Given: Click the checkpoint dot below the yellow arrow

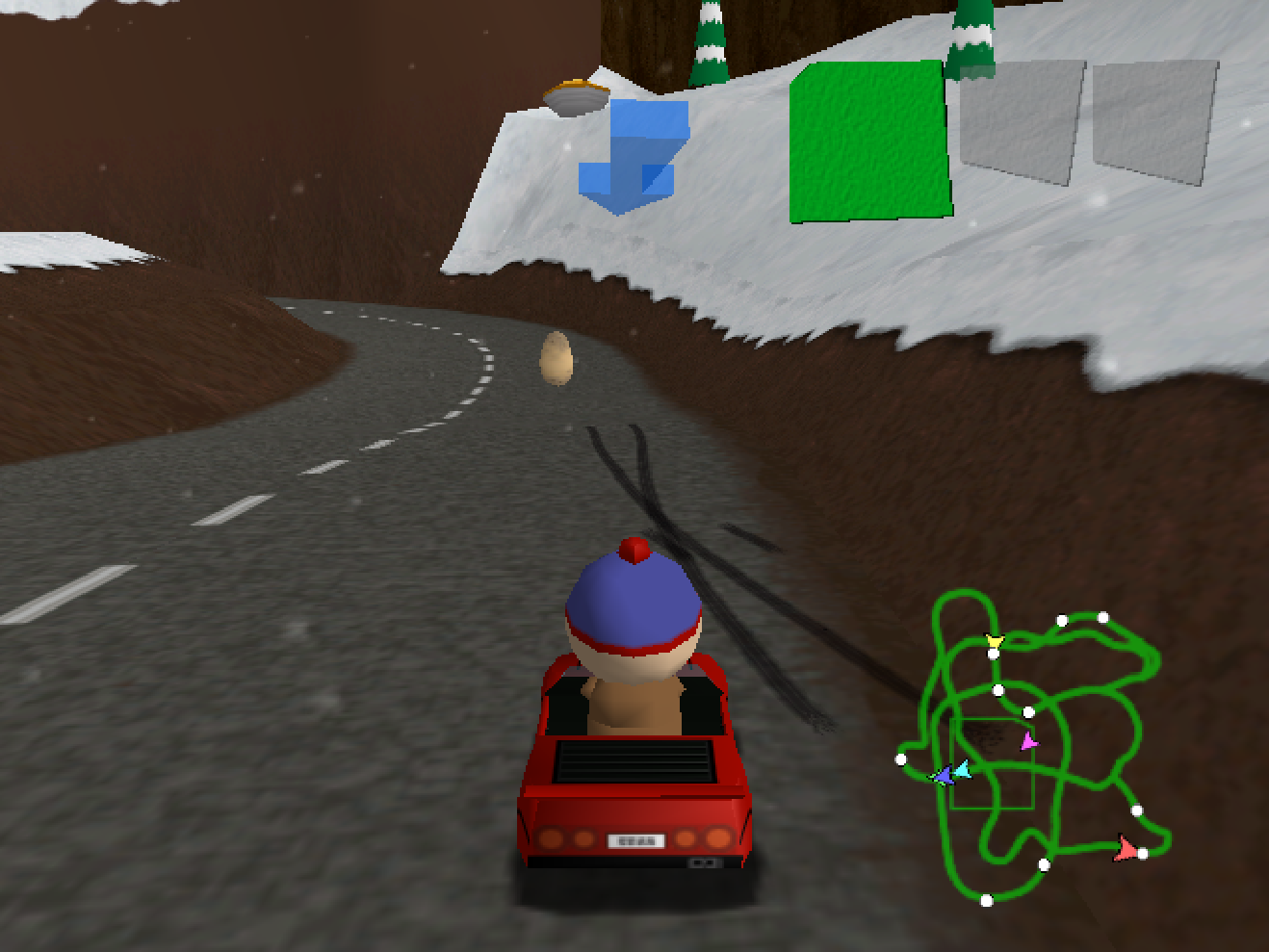Looking at the screenshot, I should 993,653.
